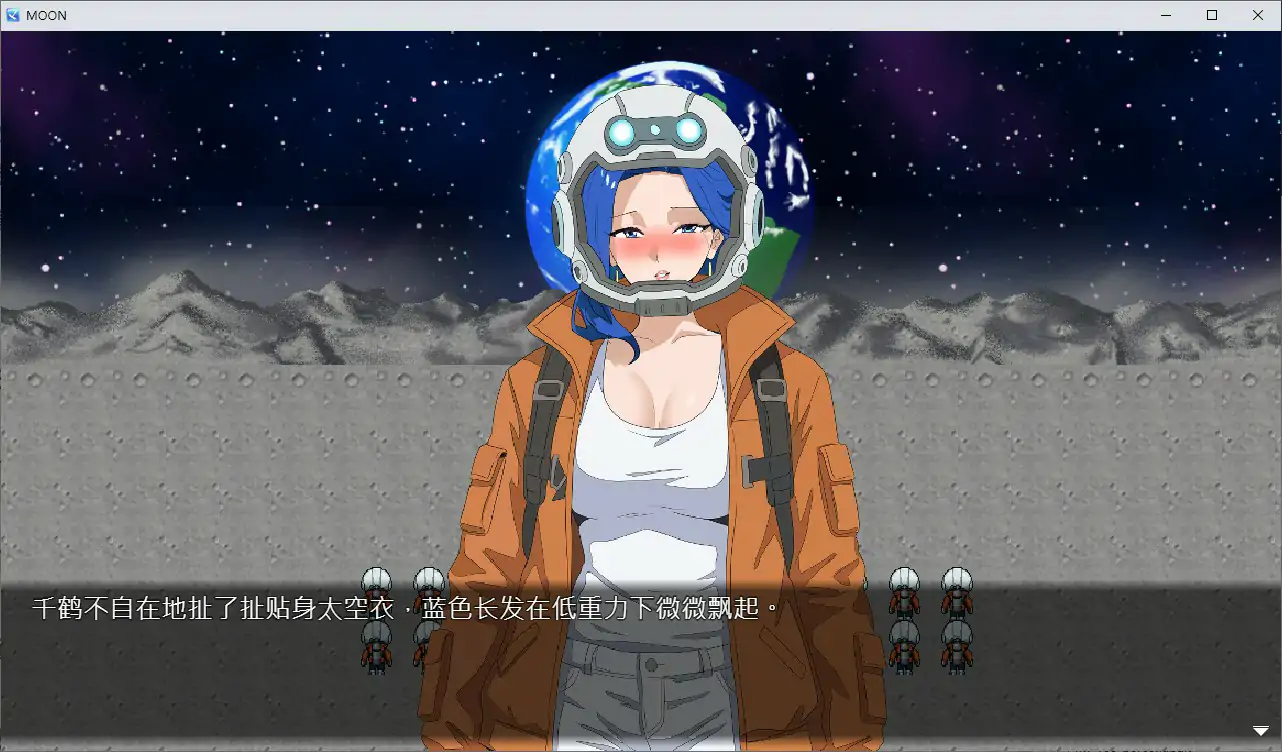Click the MOON title text in the title bar
The image size is (1282, 752).
point(48,15)
